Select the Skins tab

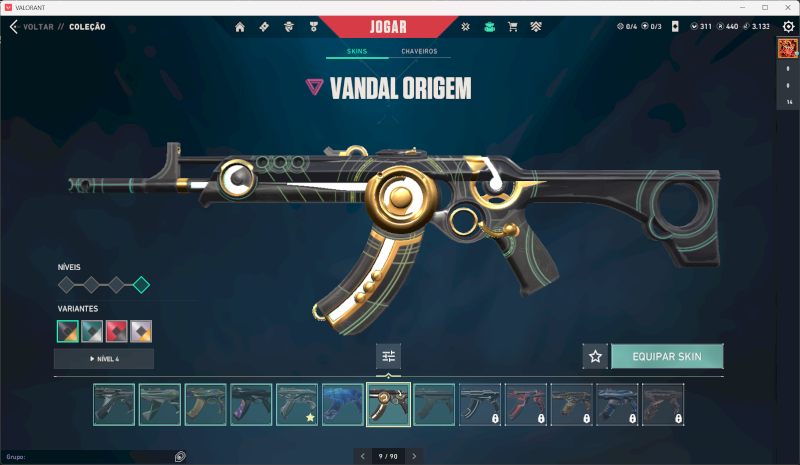359,51
